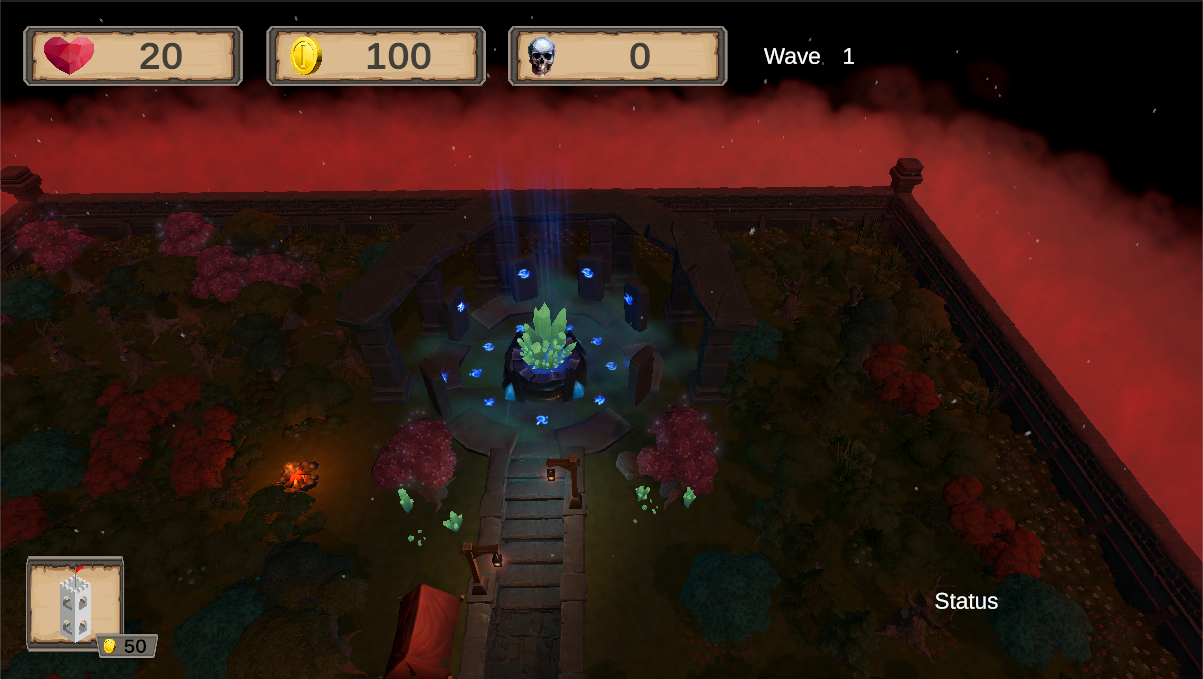Select the stone tower build card
This screenshot has height=679, width=1203.
[x=75, y=604]
